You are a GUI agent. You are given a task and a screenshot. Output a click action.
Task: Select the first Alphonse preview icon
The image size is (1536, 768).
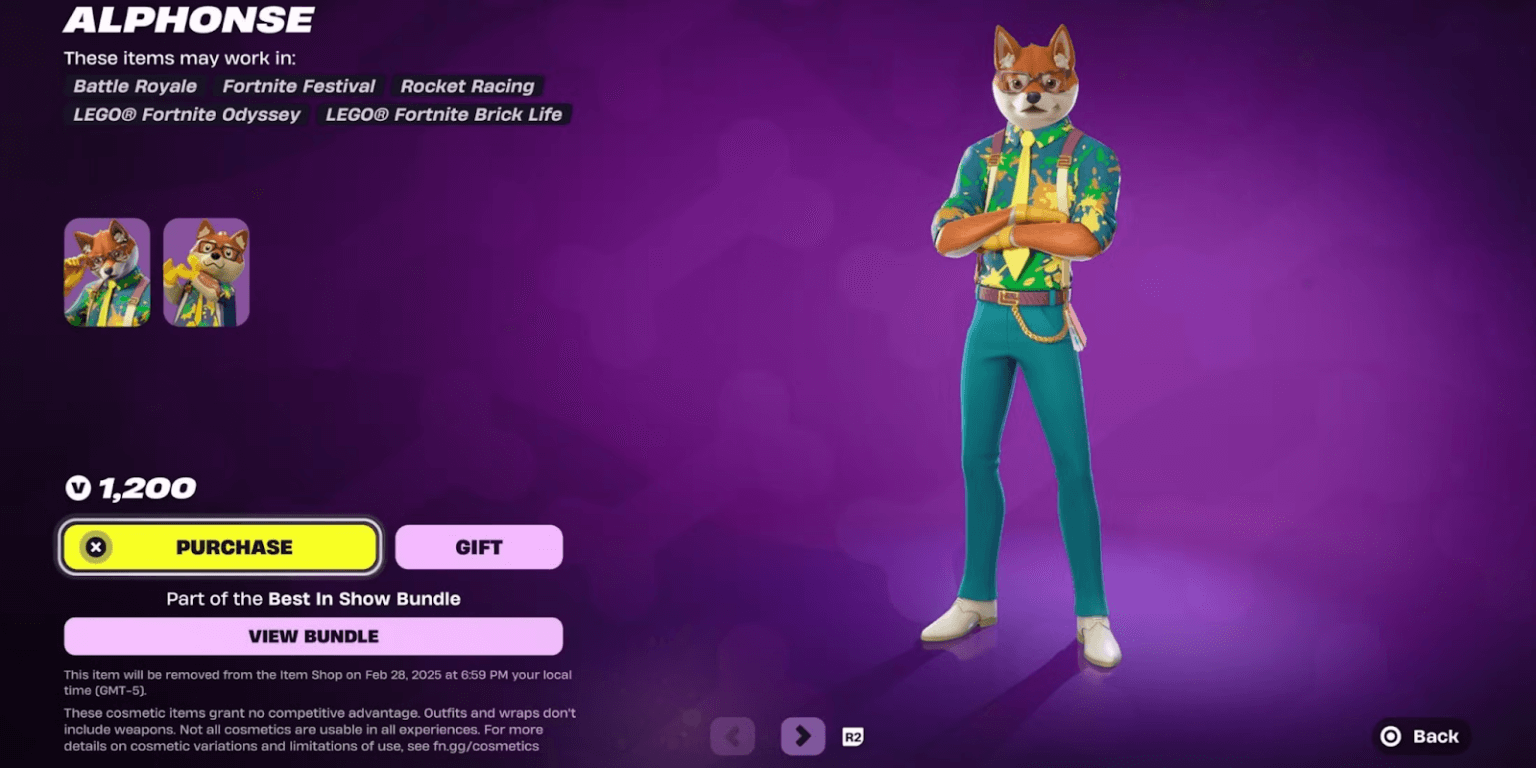(x=106, y=271)
